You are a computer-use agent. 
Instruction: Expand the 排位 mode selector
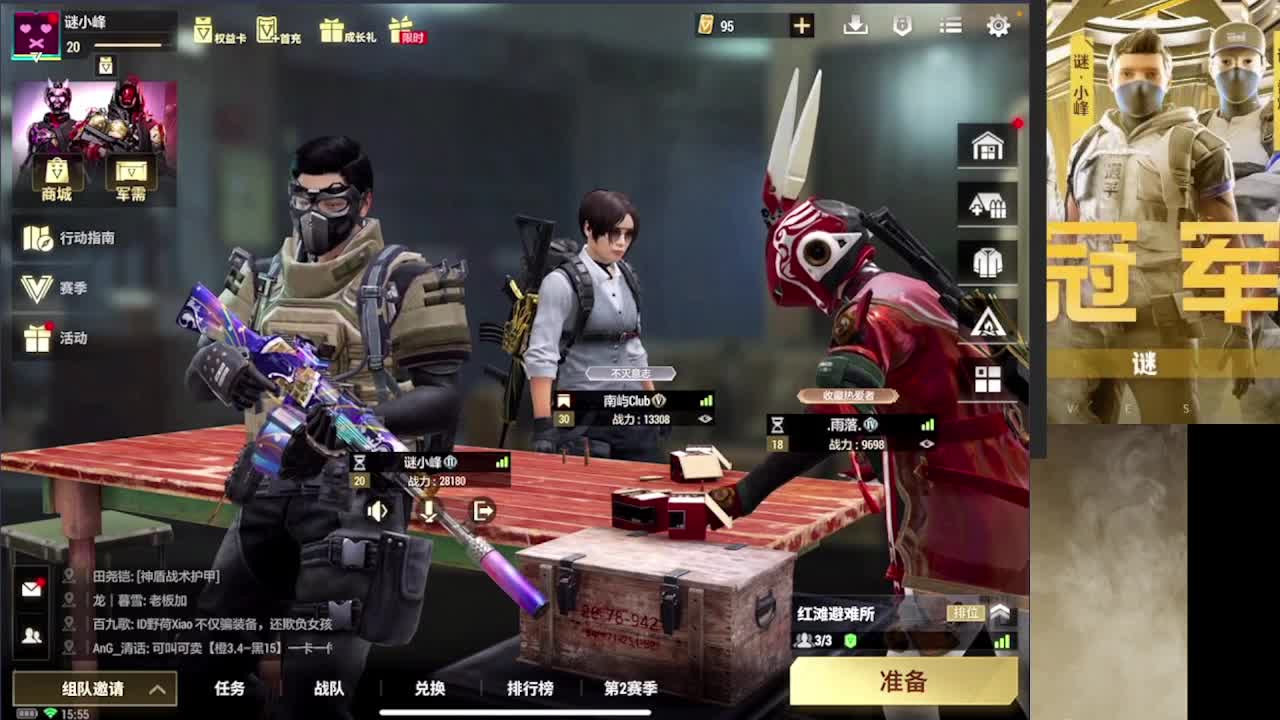pyautogui.click(x=999, y=612)
